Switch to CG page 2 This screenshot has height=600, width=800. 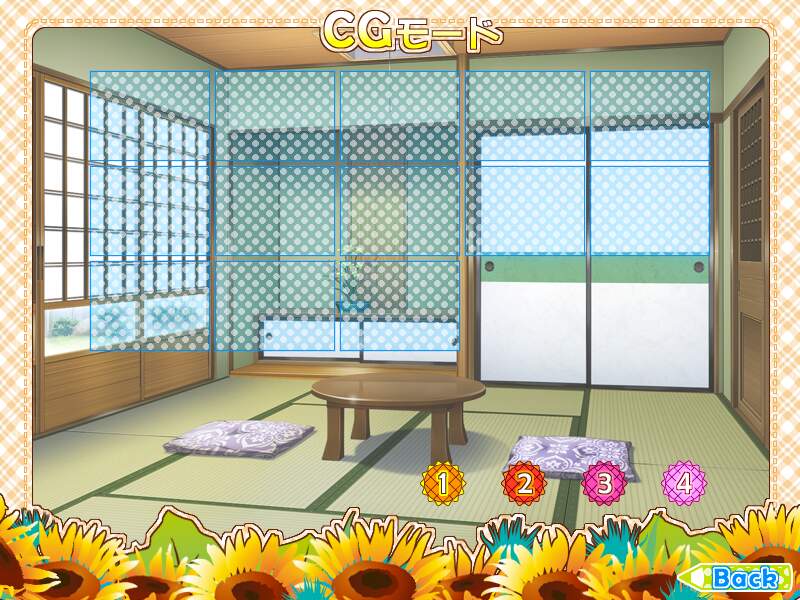524,484
